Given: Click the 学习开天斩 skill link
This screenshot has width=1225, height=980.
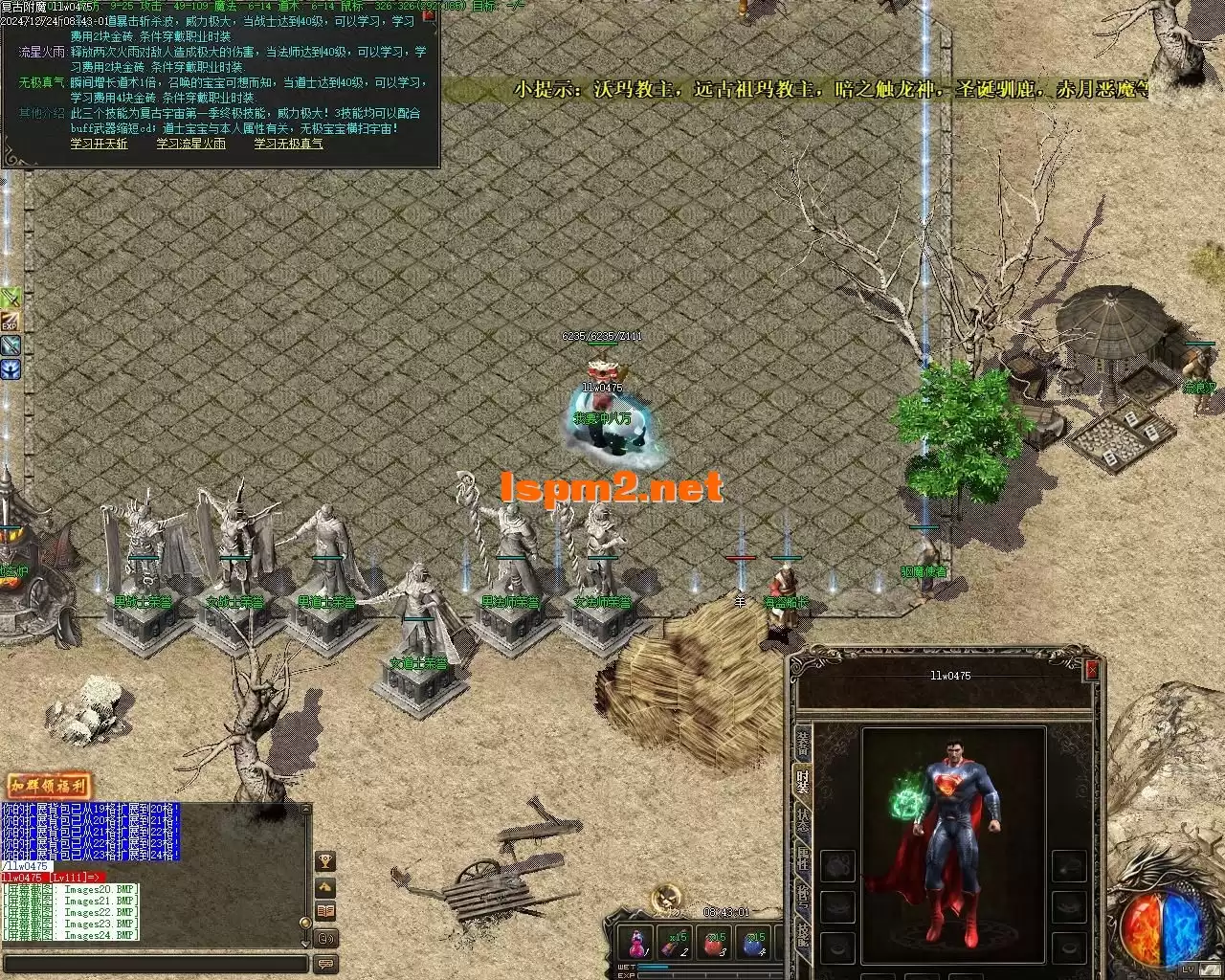Looking at the screenshot, I should pos(99,144).
